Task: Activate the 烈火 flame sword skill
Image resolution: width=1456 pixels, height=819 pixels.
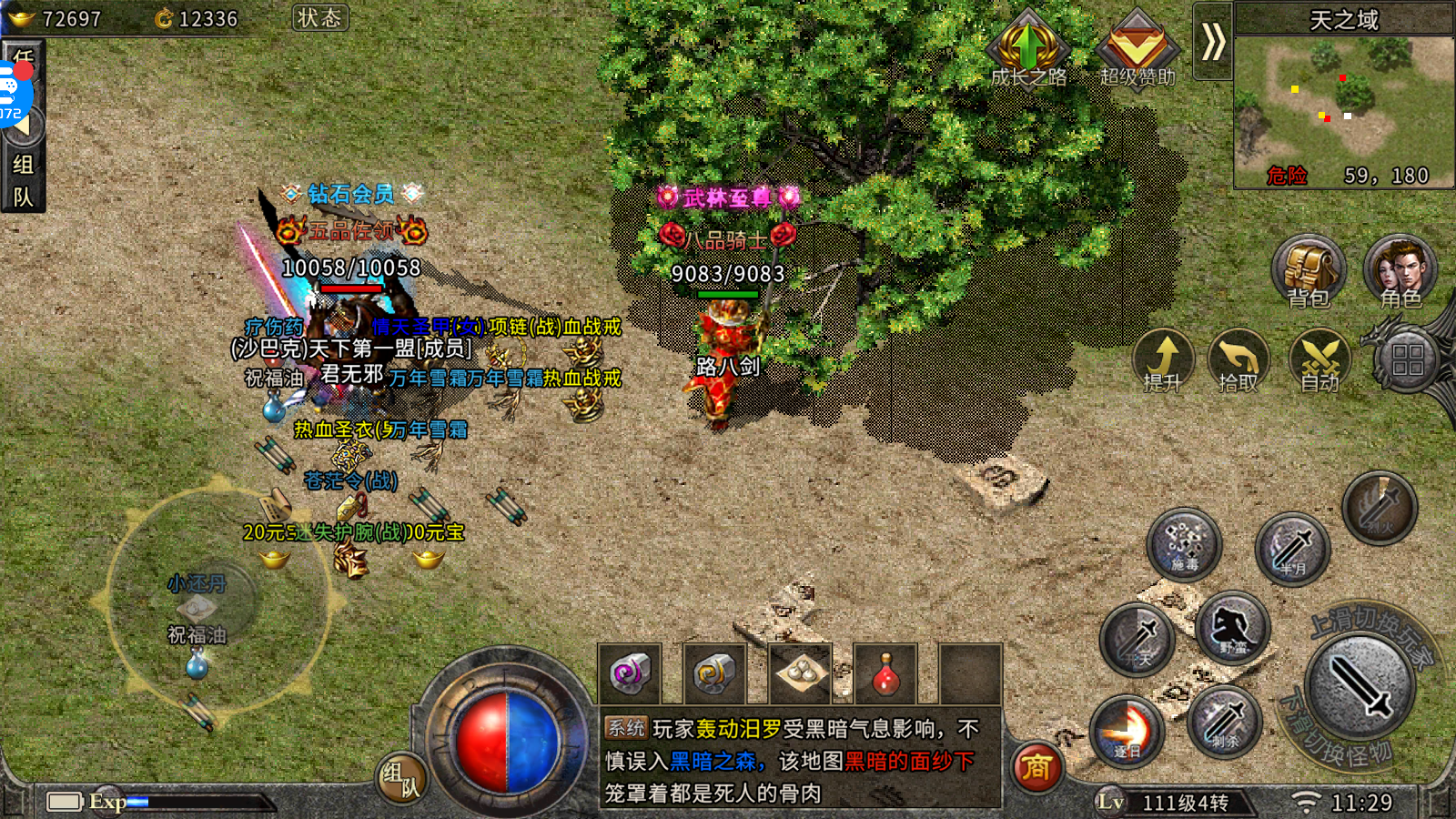Action: click(x=1380, y=508)
